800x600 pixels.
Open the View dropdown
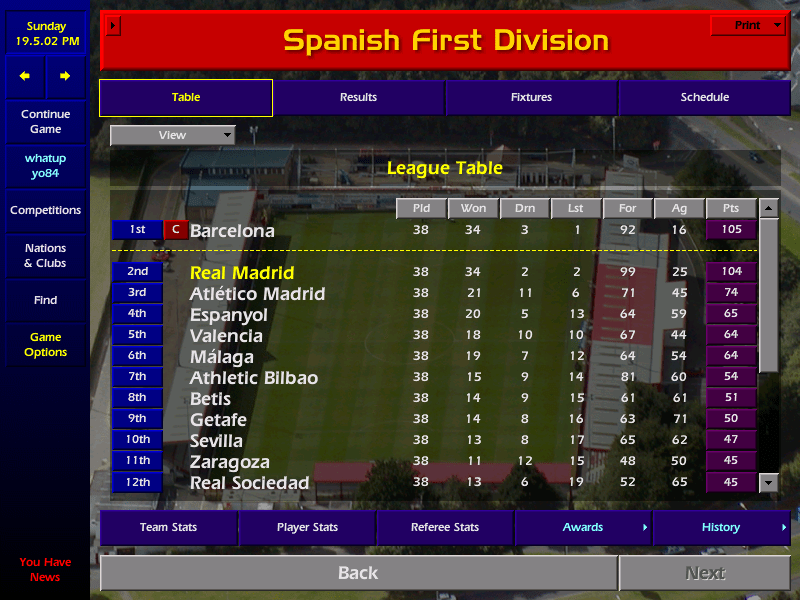[172, 135]
